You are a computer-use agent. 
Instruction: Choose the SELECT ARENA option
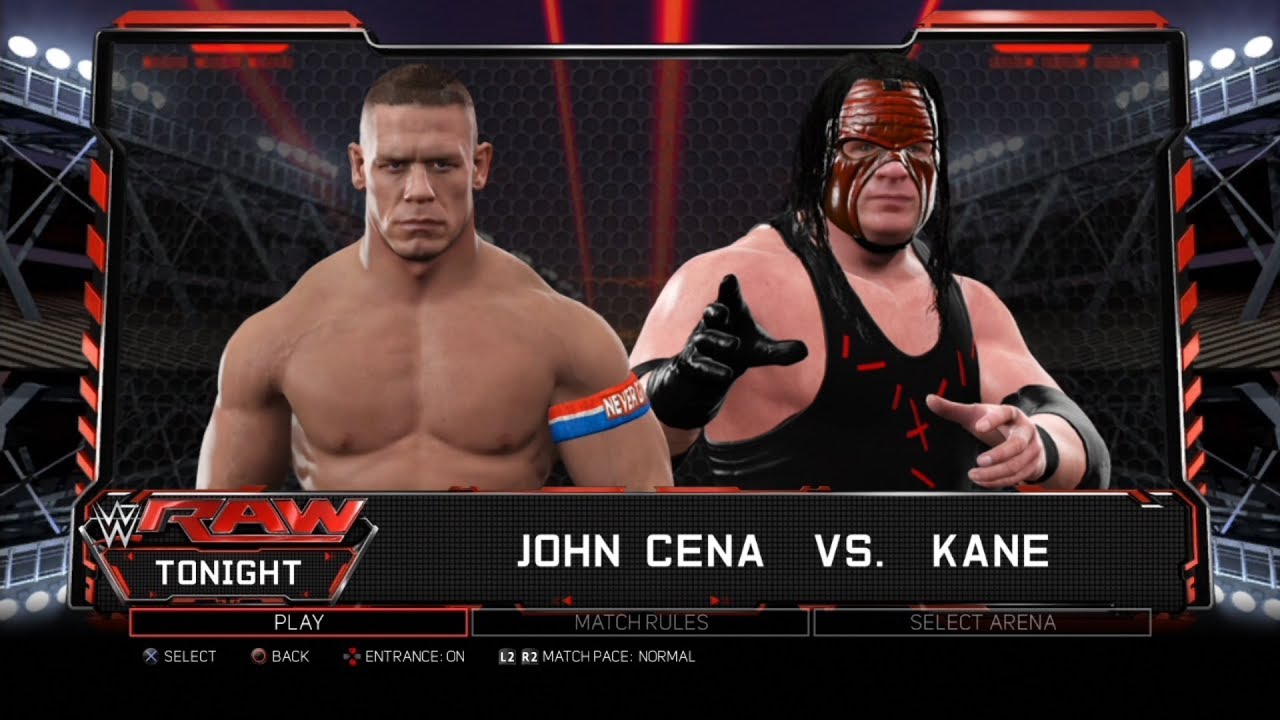[982, 622]
